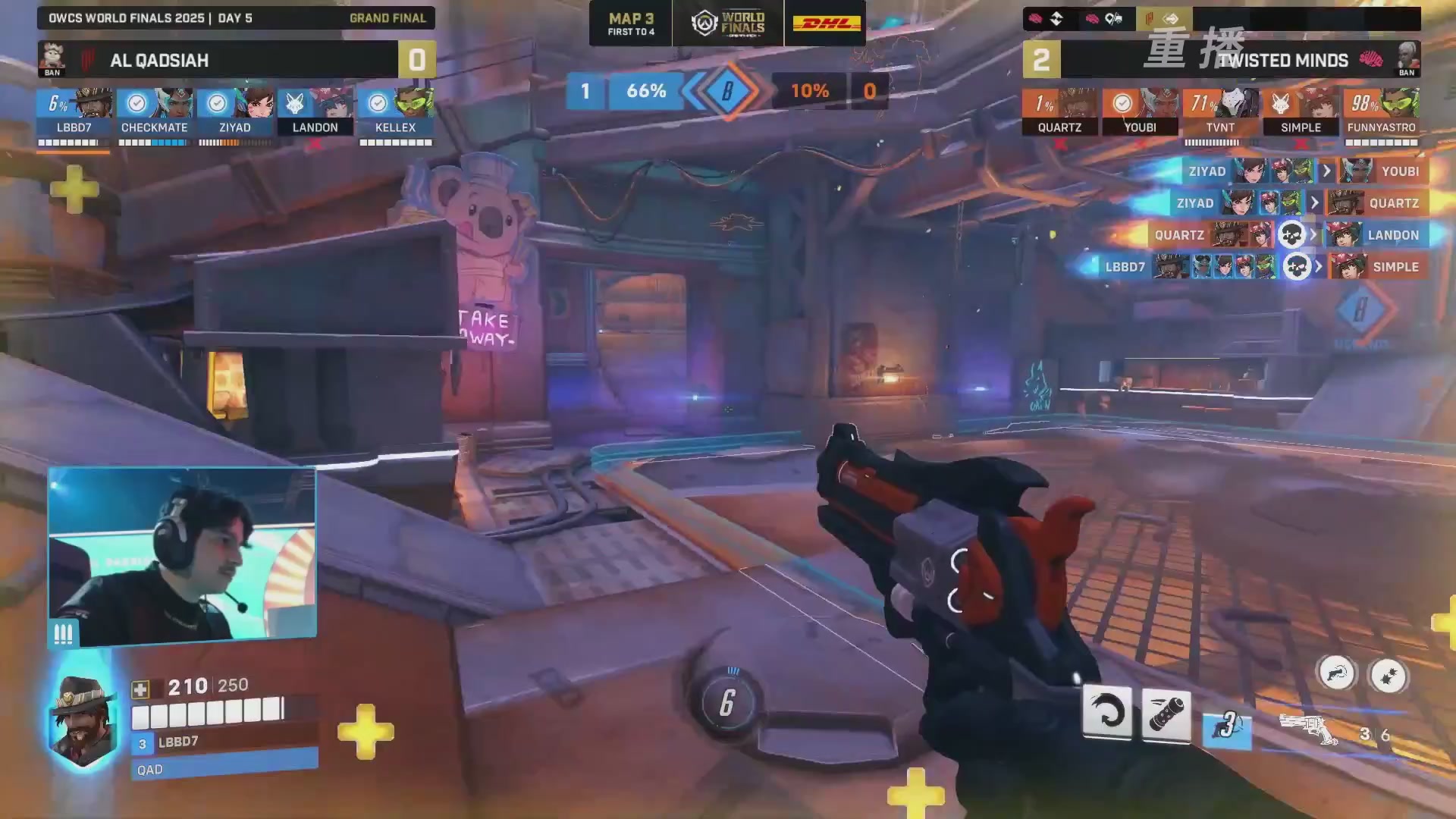Choose CHECKMATE in the team roster

tap(154, 112)
